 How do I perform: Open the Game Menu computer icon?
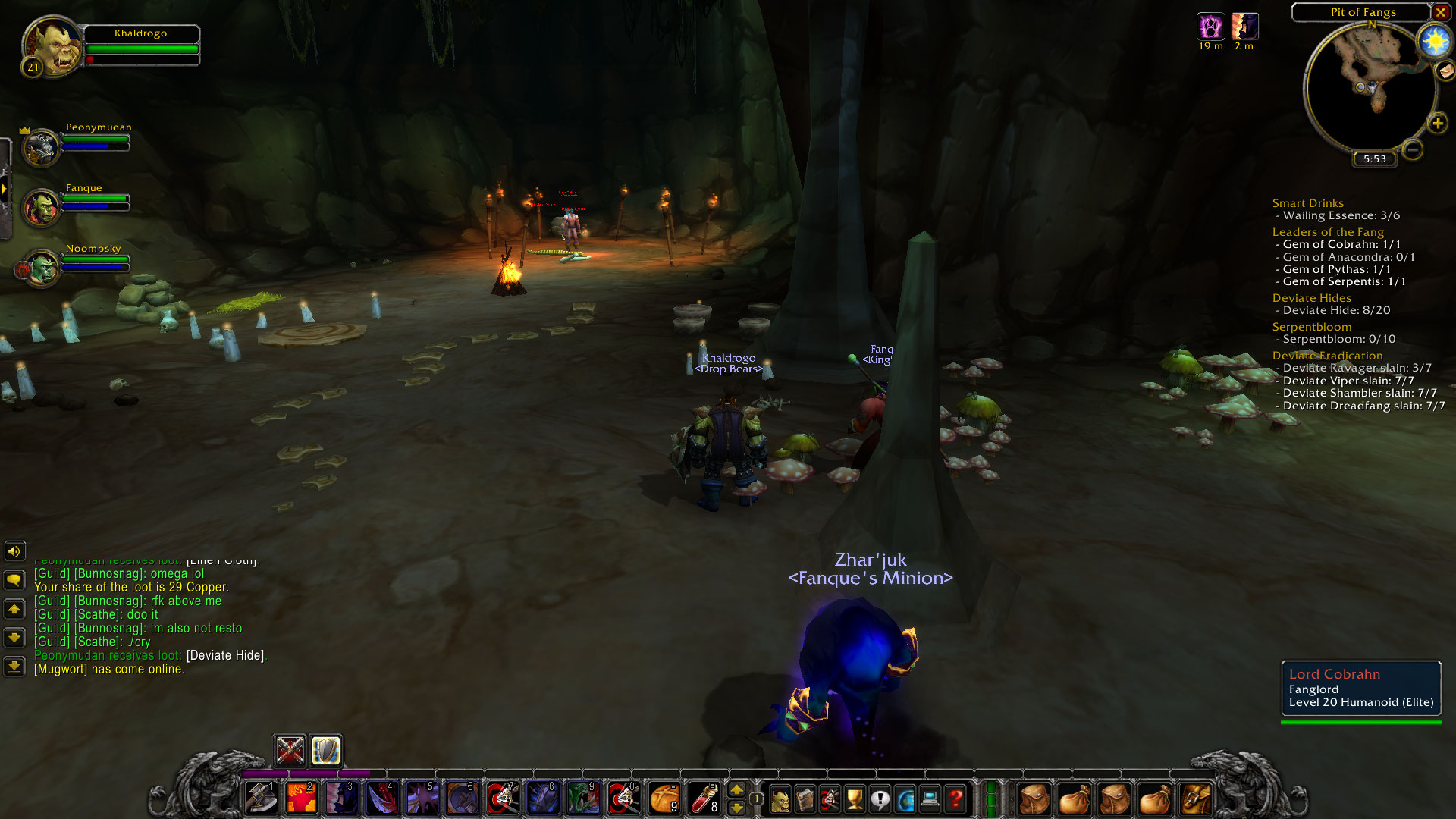point(929,799)
